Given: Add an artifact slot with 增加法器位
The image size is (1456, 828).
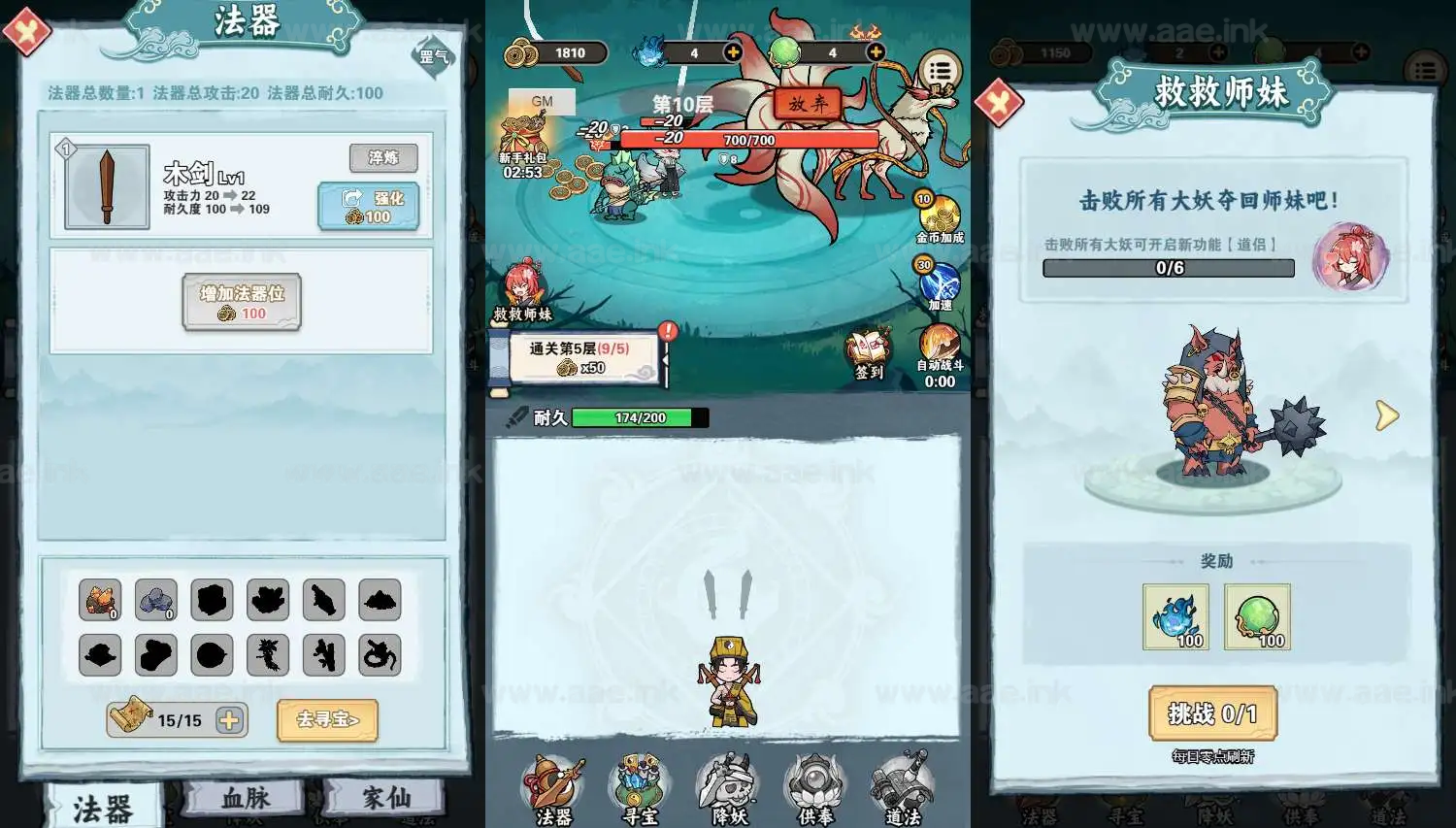Looking at the screenshot, I should (242, 302).
